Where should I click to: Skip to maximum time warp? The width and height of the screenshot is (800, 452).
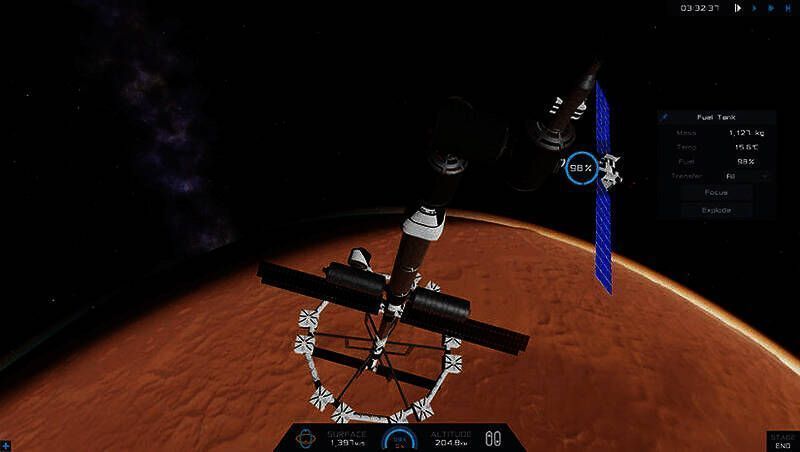coord(788,8)
